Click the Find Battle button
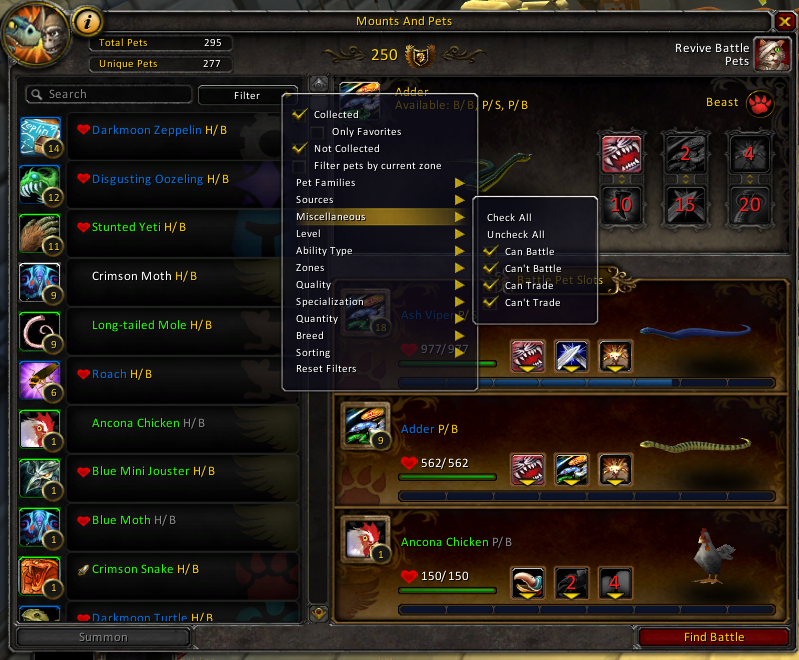This screenshot has height=660, width=799. tap(714, 637)
